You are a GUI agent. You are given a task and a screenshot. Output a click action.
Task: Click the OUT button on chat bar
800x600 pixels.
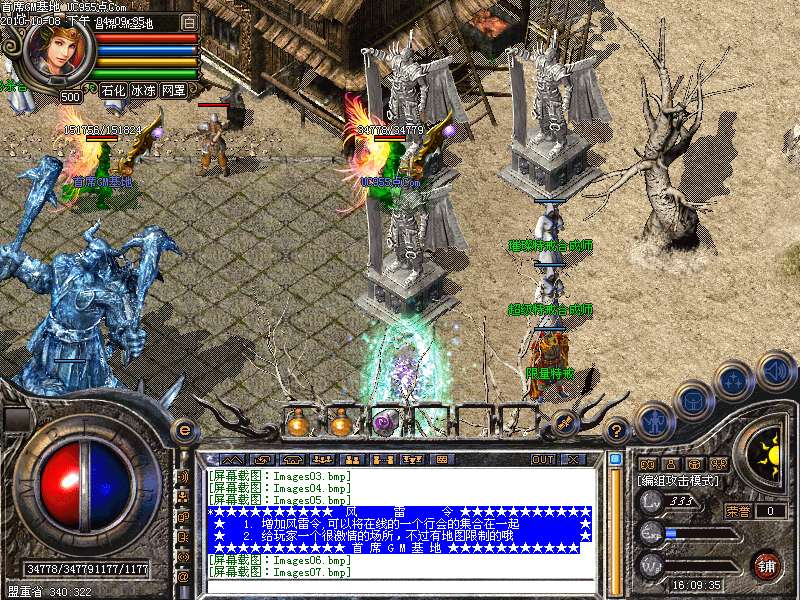(x=542, y=460)
